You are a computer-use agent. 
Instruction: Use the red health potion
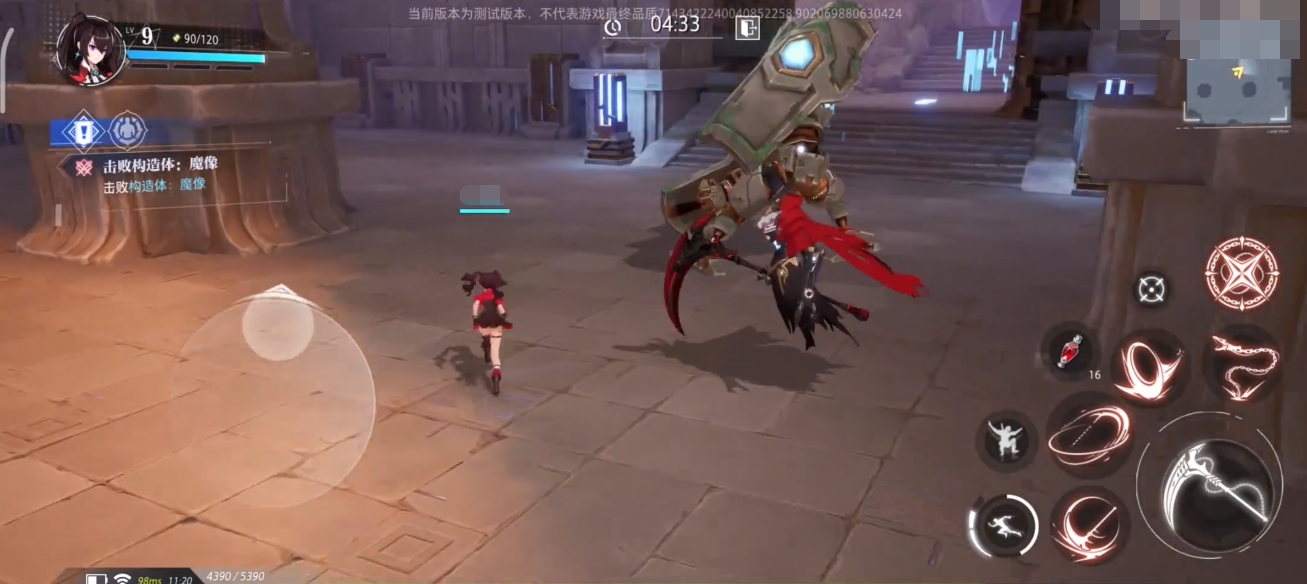1070,351
